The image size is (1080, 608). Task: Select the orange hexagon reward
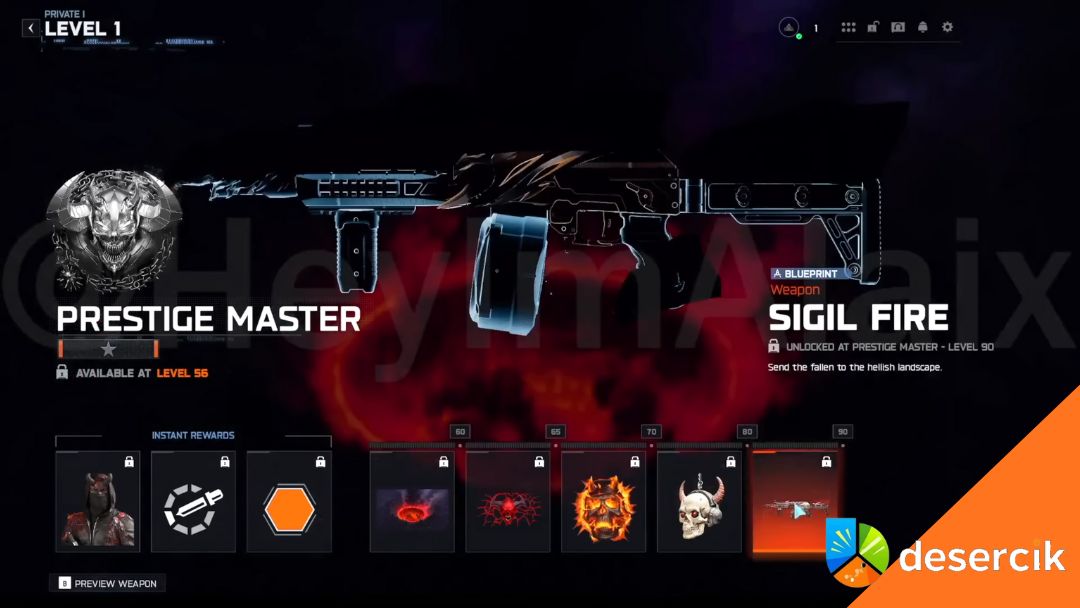coord(289,501)
